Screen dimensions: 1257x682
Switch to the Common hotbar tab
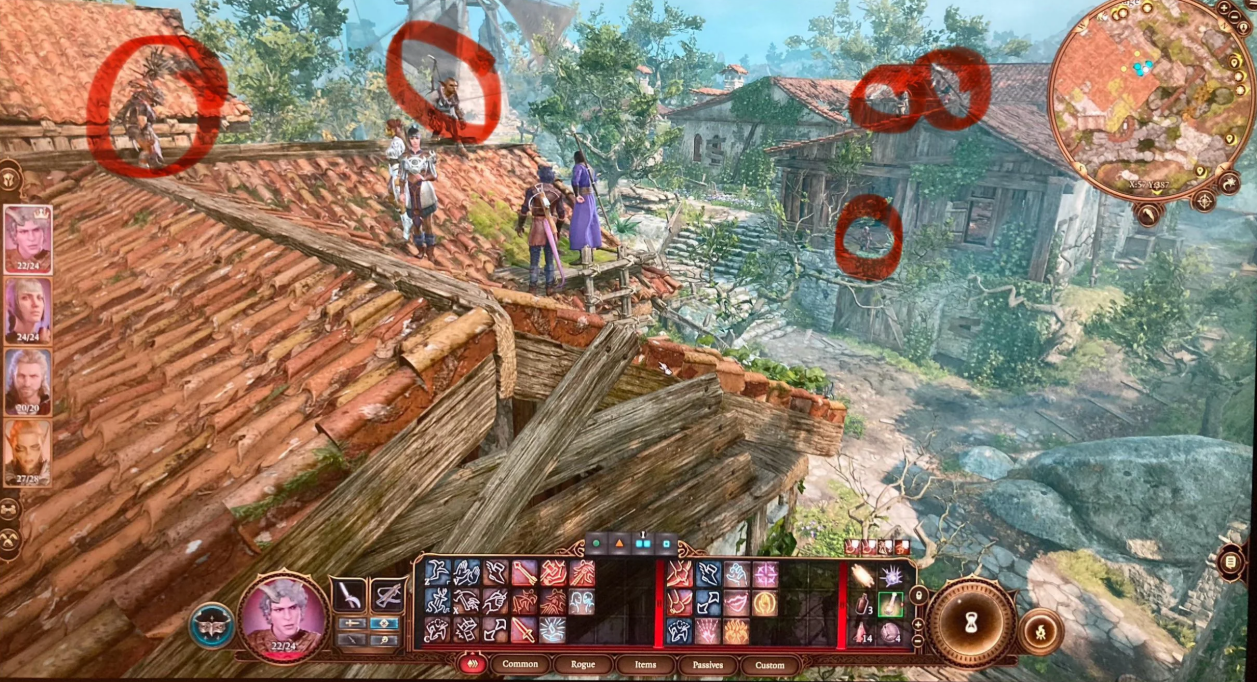[520, 664]
